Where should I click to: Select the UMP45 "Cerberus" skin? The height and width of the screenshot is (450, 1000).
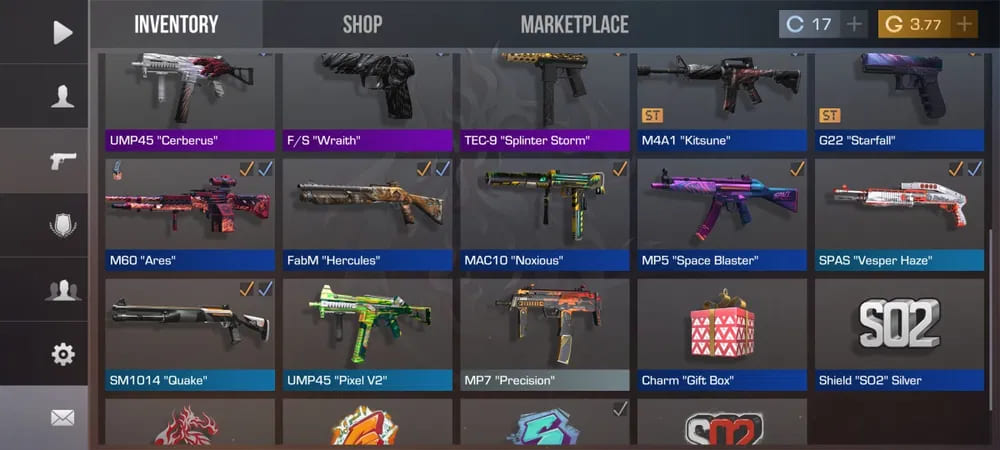(190, 100)
